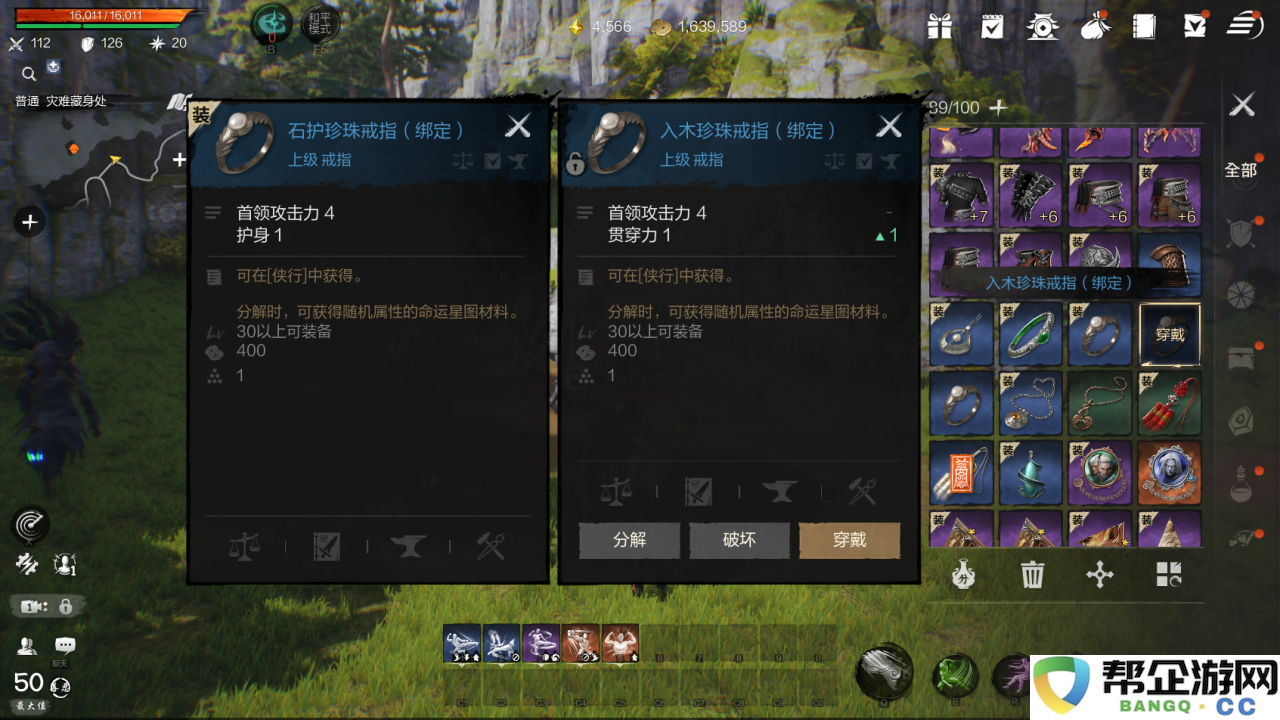This screenshot has width=1280, height=720.
Task: Open the gong-shaped event icon
Action: pos(1043,27)
